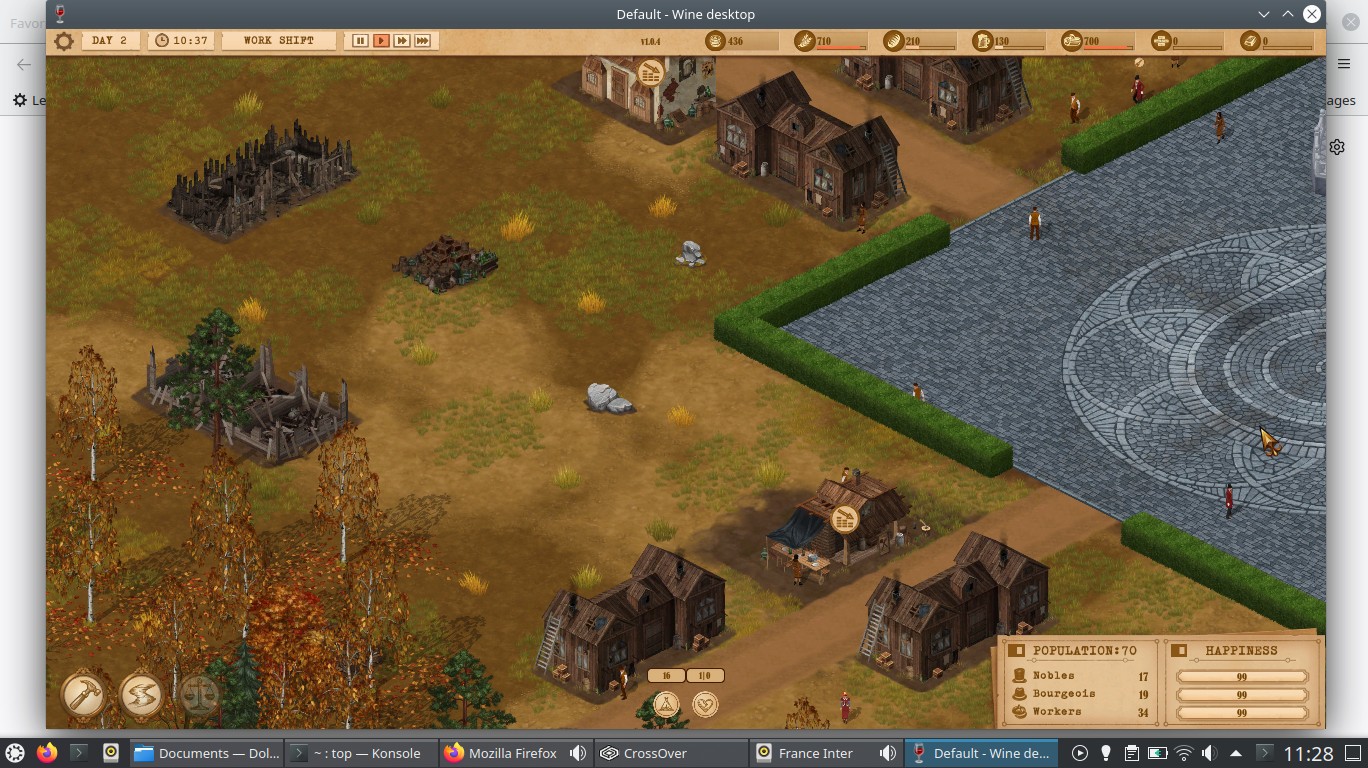Pause the game with the pause control
1368x768 pixels.
click(x=358, y=41)
